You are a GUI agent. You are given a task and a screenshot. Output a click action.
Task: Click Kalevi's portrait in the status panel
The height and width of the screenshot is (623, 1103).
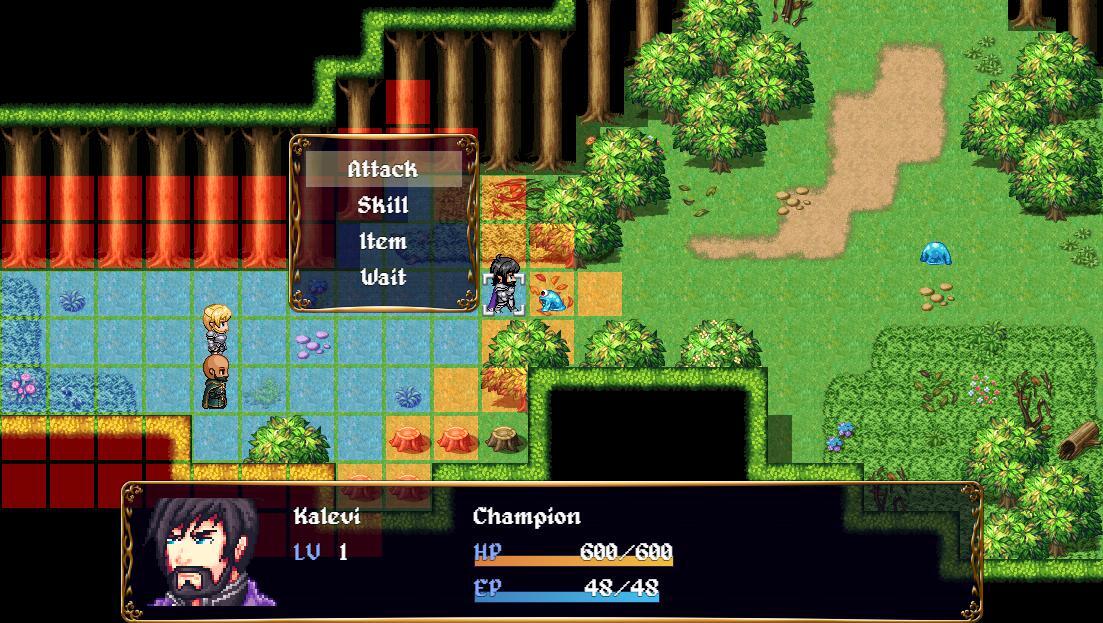click(x=204, y=551)
